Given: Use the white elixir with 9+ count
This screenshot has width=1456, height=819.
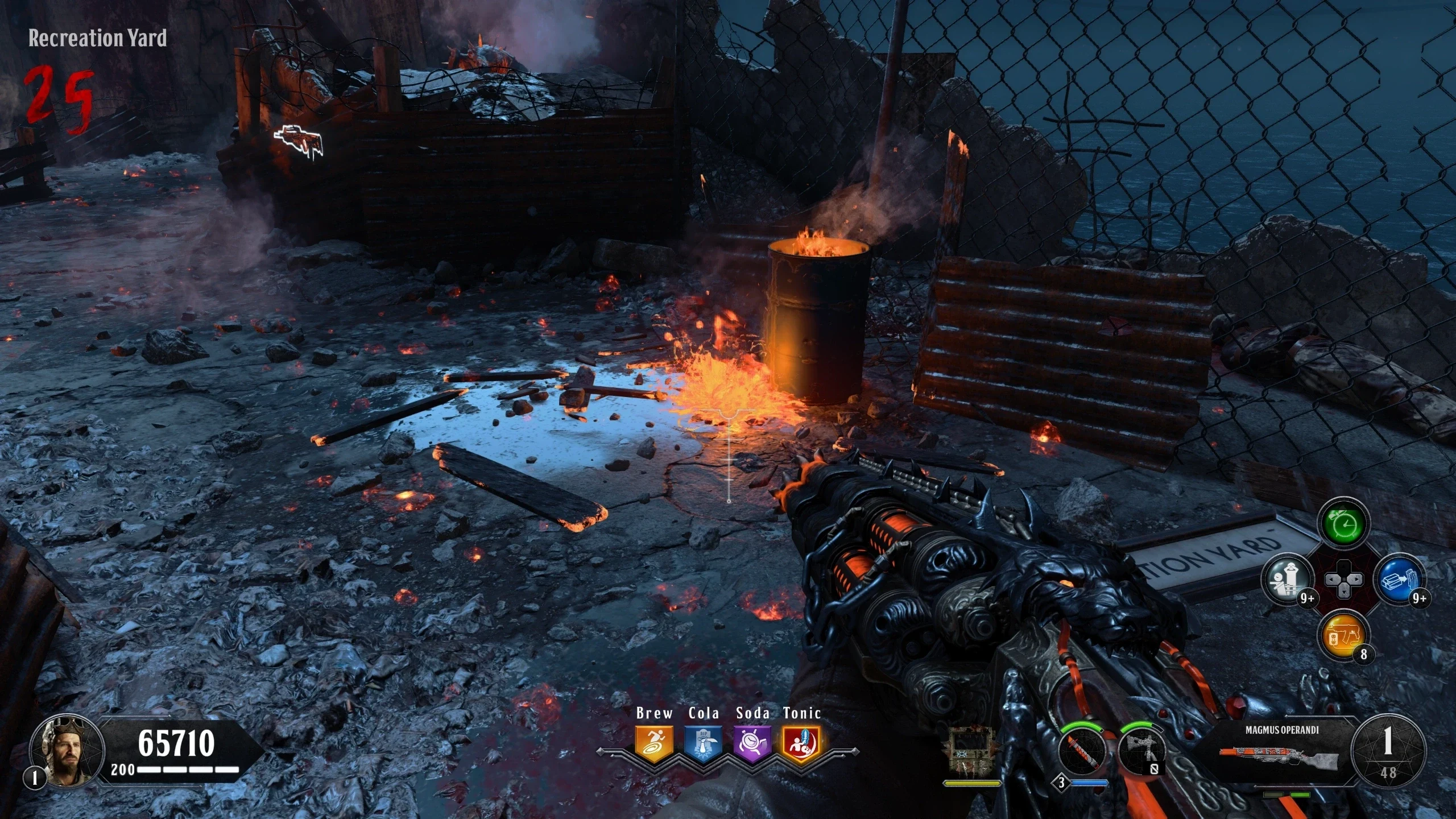Looking at the screenshot, I should (x=1288, y=580).
